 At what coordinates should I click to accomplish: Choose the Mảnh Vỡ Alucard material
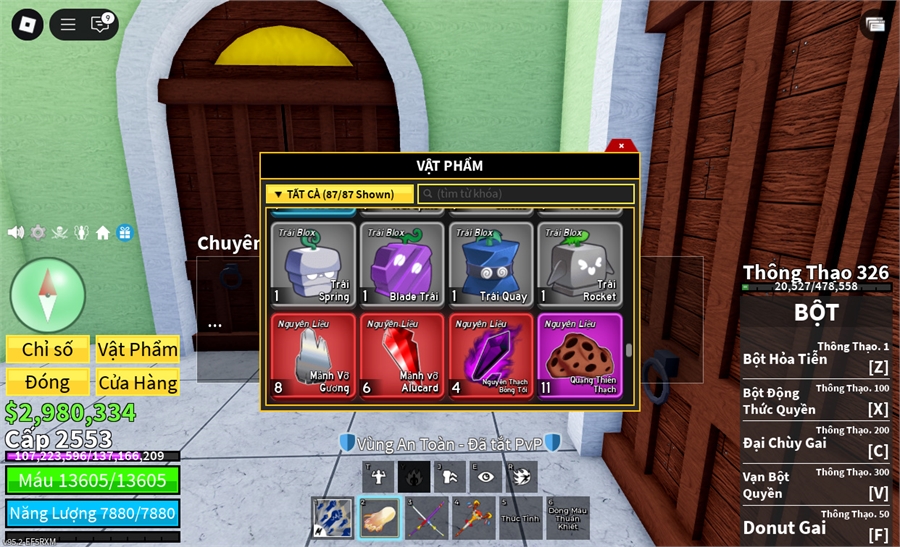[x=402, y=356]
